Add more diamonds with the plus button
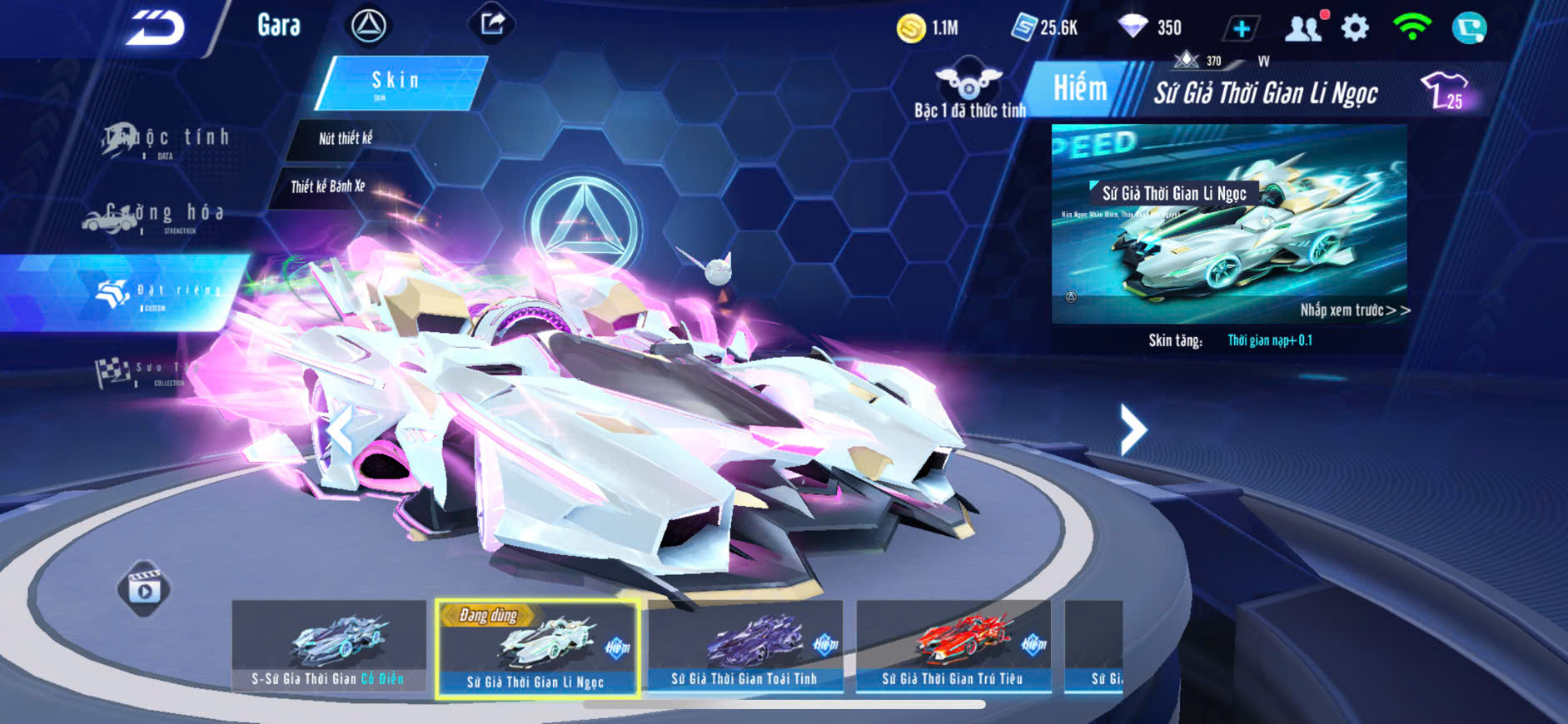Image resolution: width=1568 pixels, height=724 pixels. coord(1241,29)
